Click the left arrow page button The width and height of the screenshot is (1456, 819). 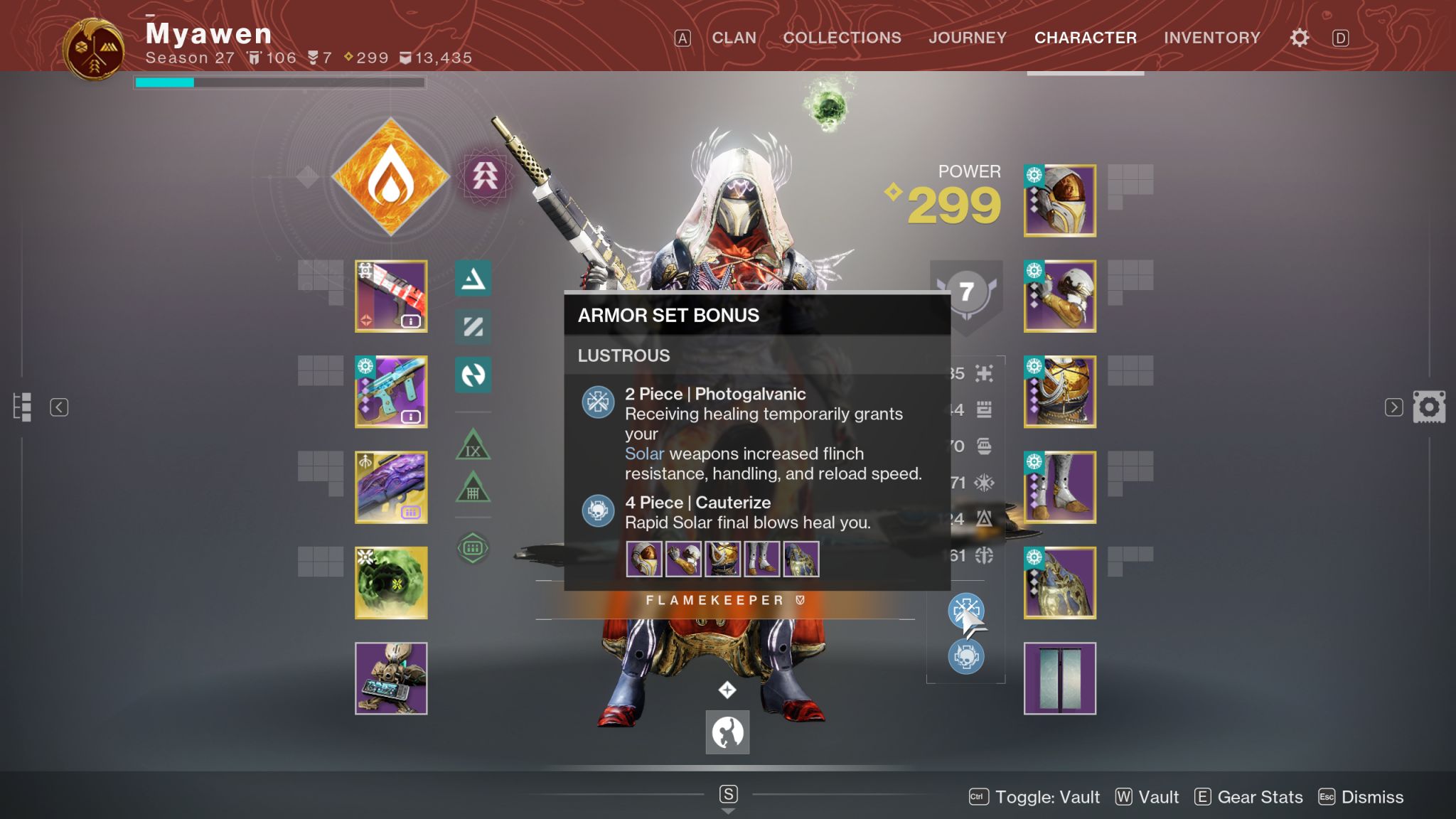[x=59, y=407]
